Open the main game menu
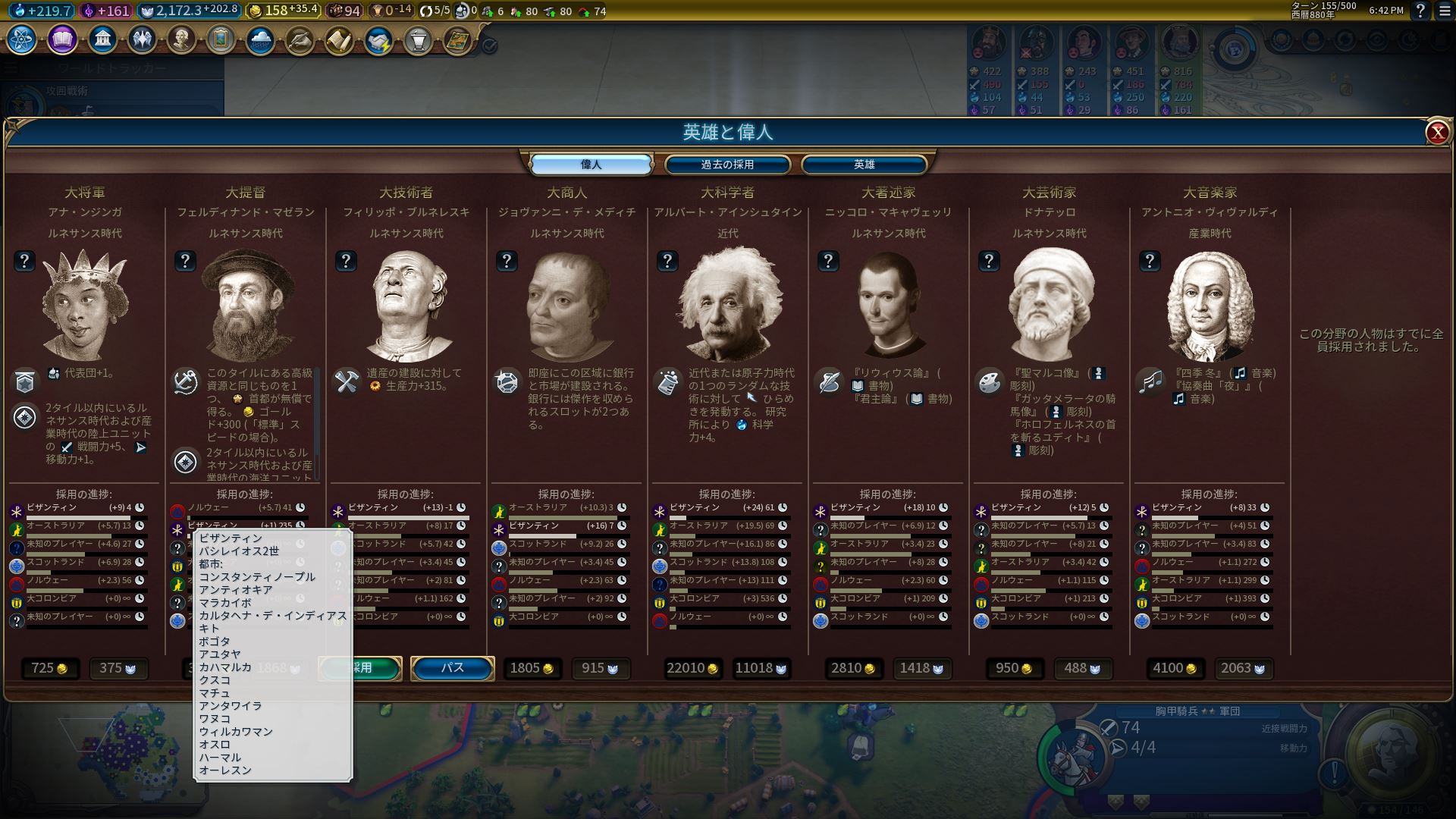The width and height of the screenshot is (1456, 819). 1444,11
